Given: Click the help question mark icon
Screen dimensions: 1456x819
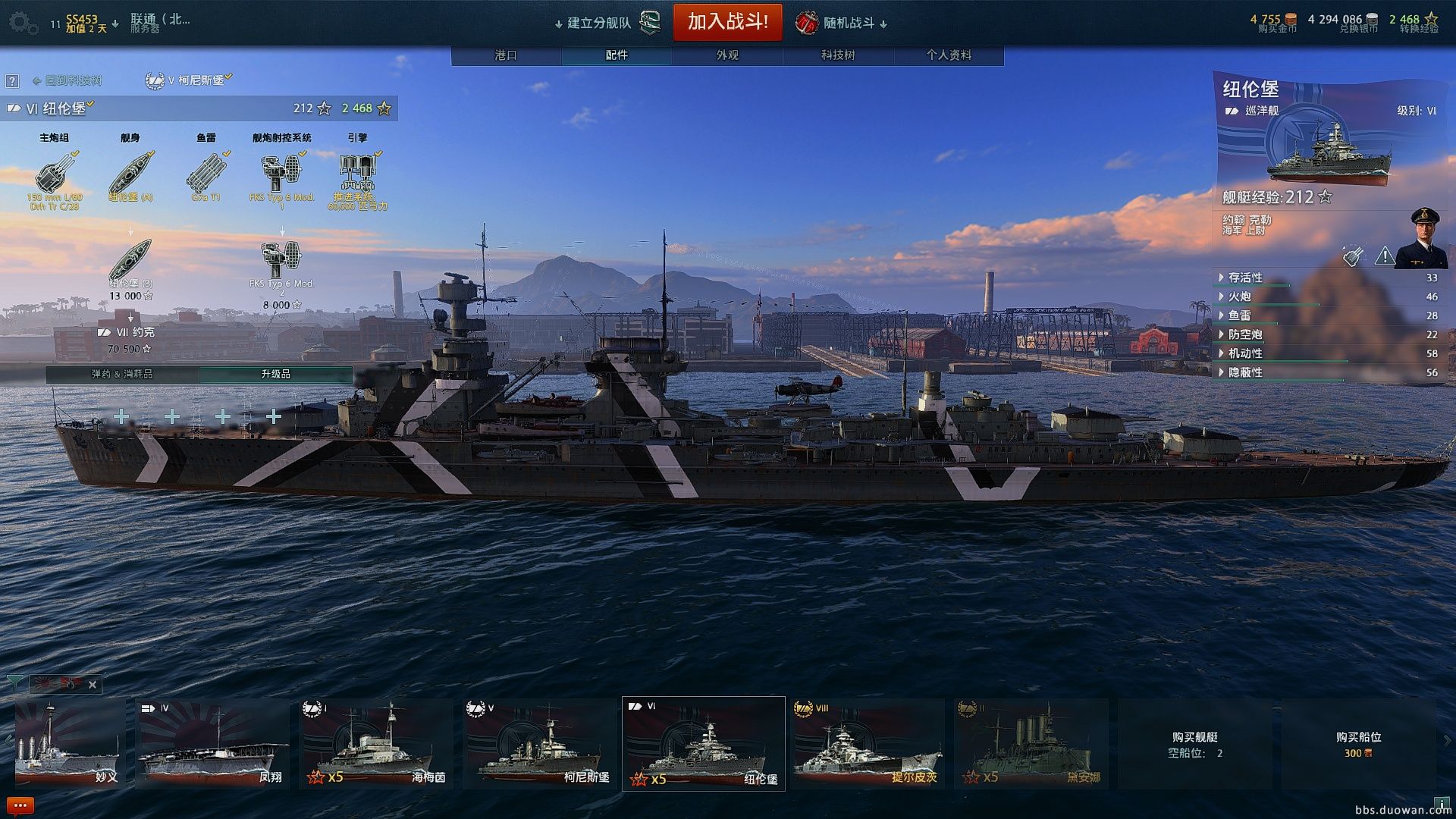Looking at the screenshot, I should pyautogui.click(x=13, y=80).
